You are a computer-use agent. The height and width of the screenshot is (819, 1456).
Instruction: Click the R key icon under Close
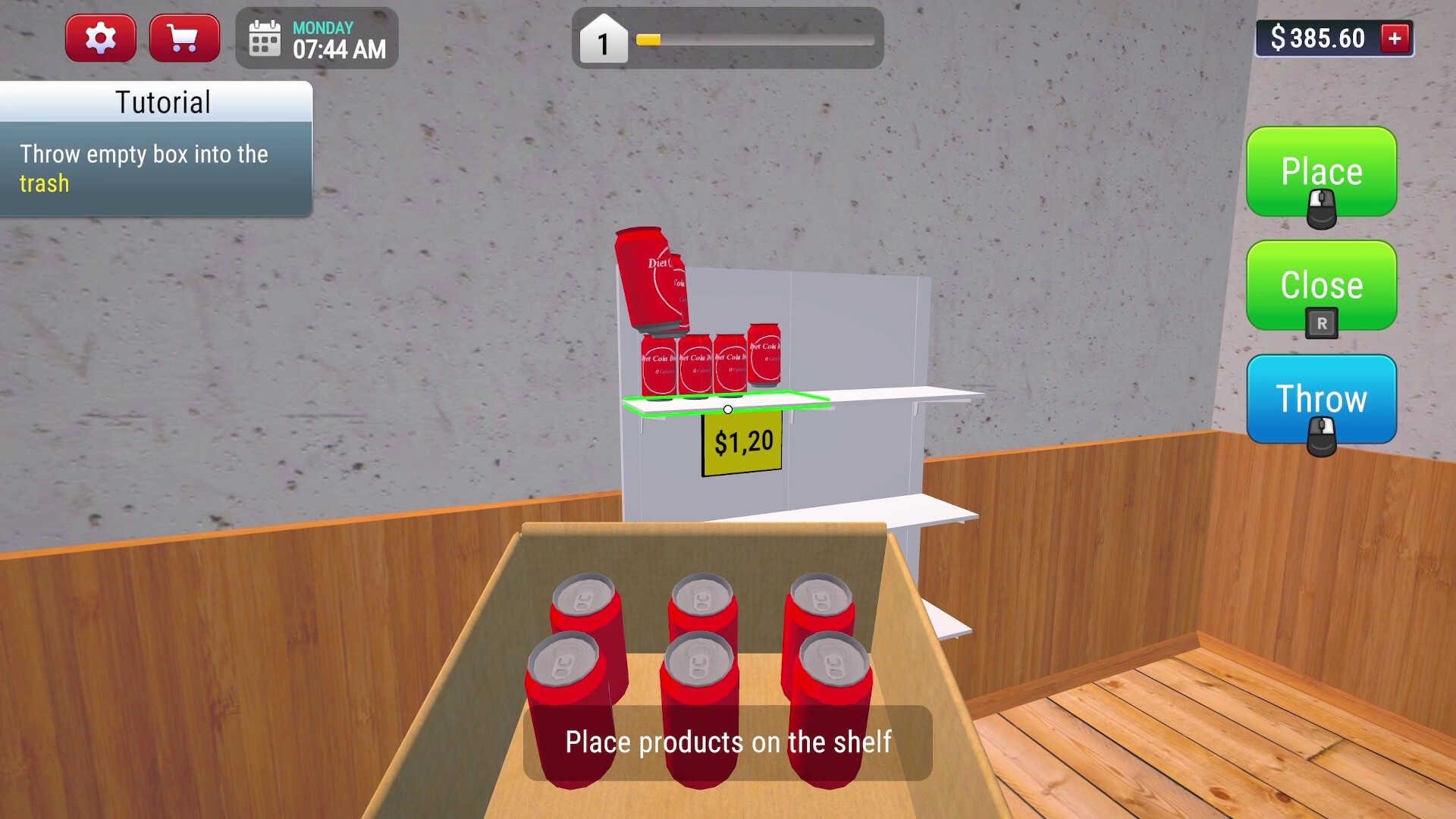[x=1321, y=324]
